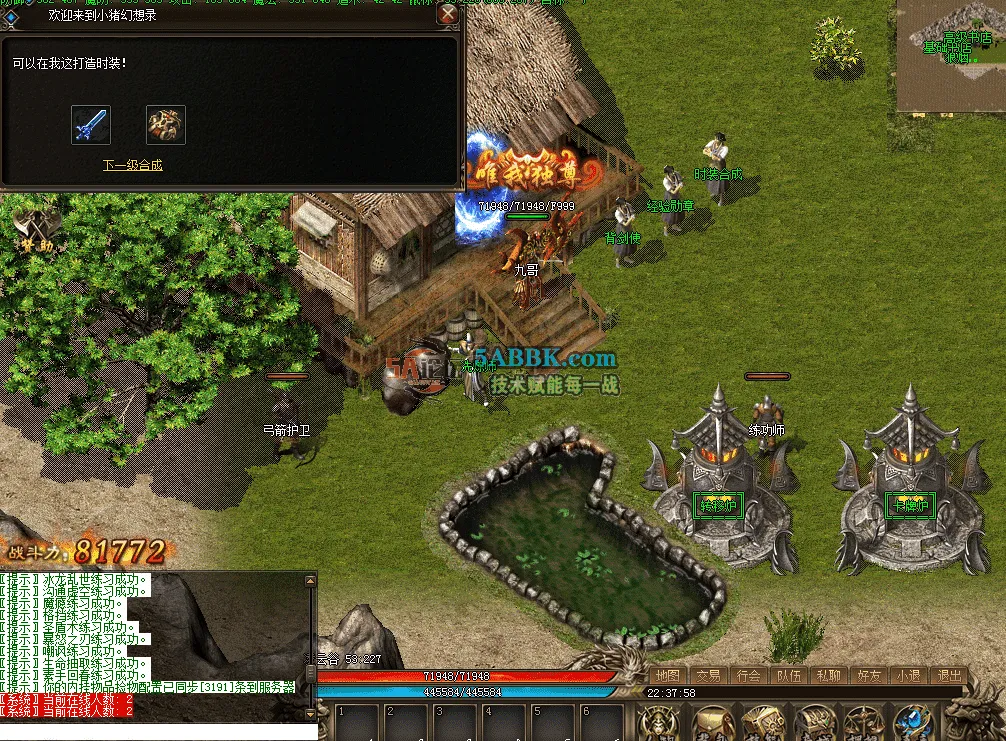This screenshot has width=1006, height=741.
Task: Open the 行会 guild button
Action: [x=749, y=675]
